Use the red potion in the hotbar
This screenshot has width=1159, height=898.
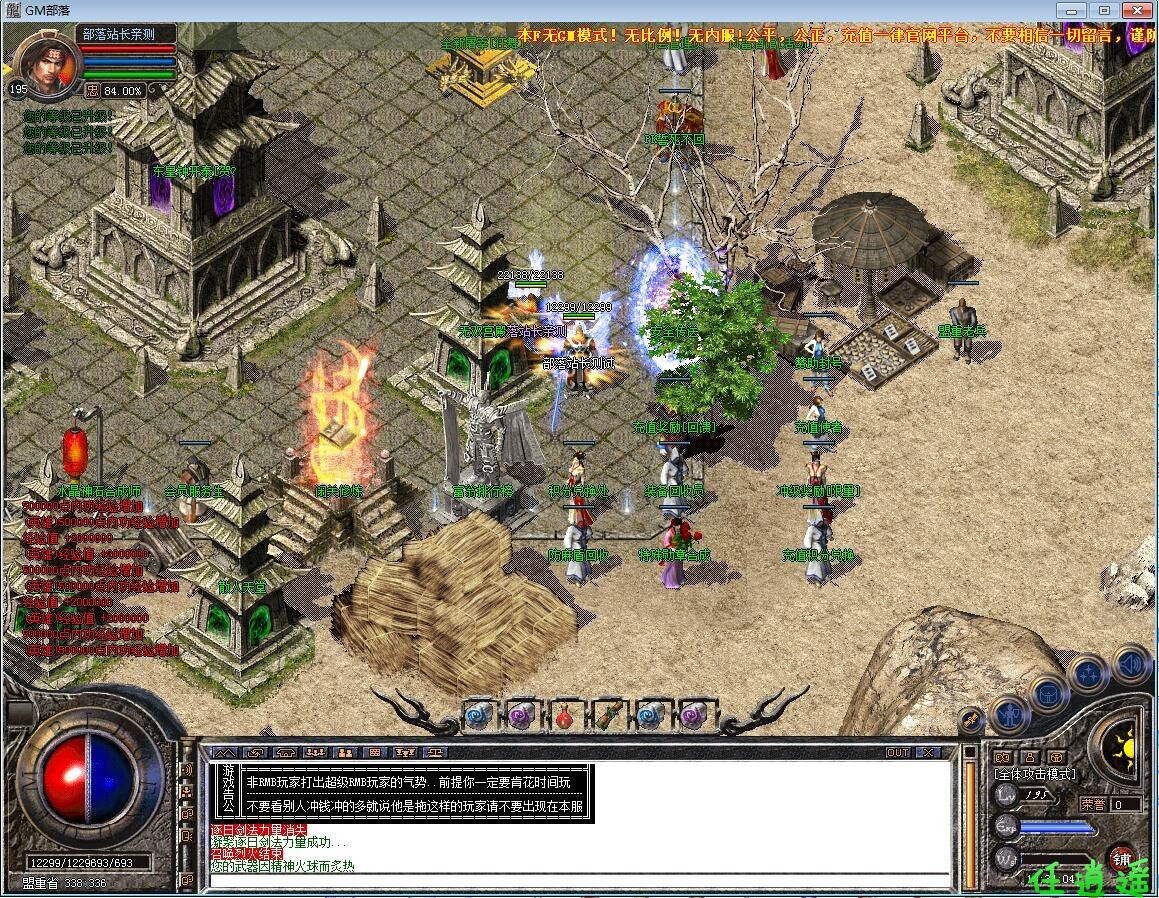point(566,715)
